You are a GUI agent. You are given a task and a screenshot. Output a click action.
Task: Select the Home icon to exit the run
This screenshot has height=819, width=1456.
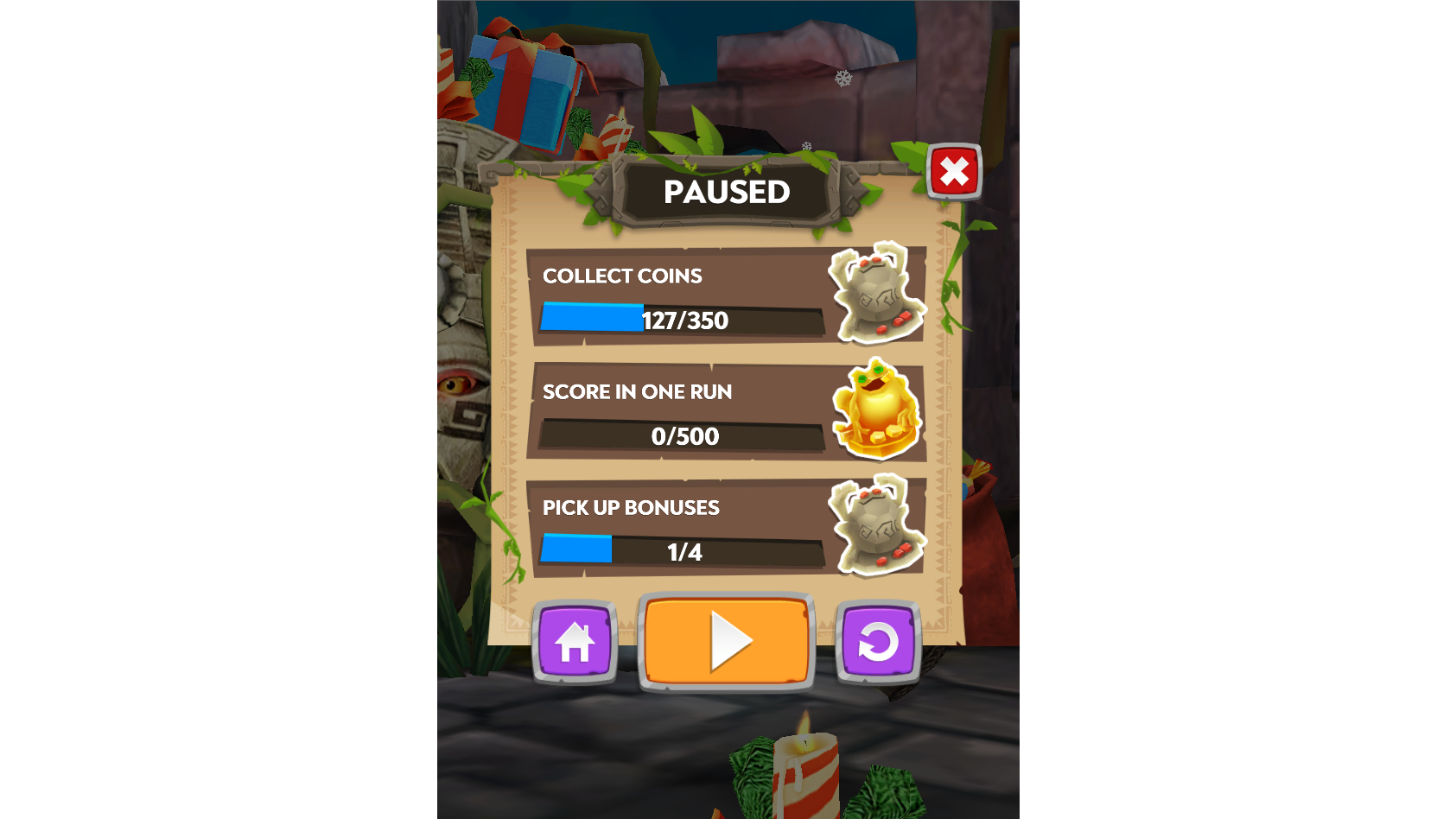573,640
